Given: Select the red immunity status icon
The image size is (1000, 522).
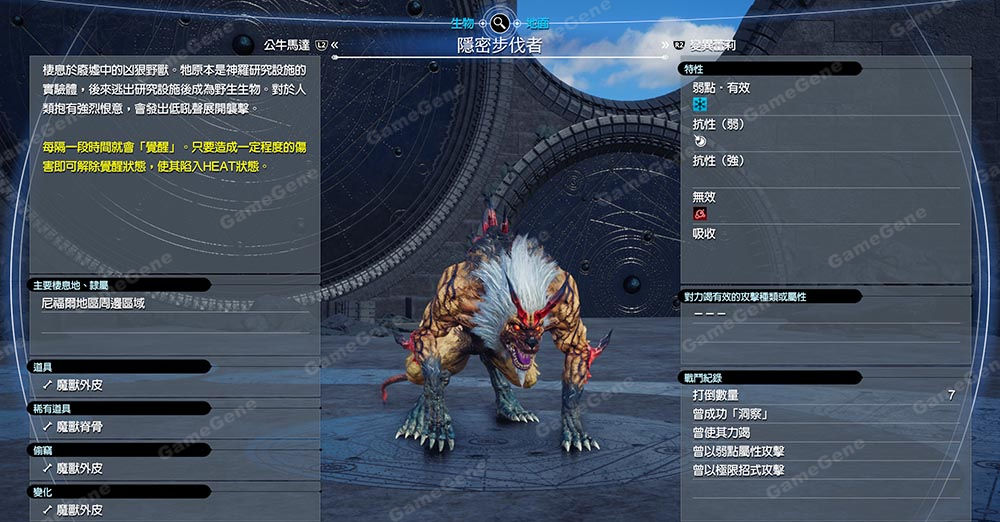Looking at the screenshot, I should pyautogui.click(x=700, y=214).
